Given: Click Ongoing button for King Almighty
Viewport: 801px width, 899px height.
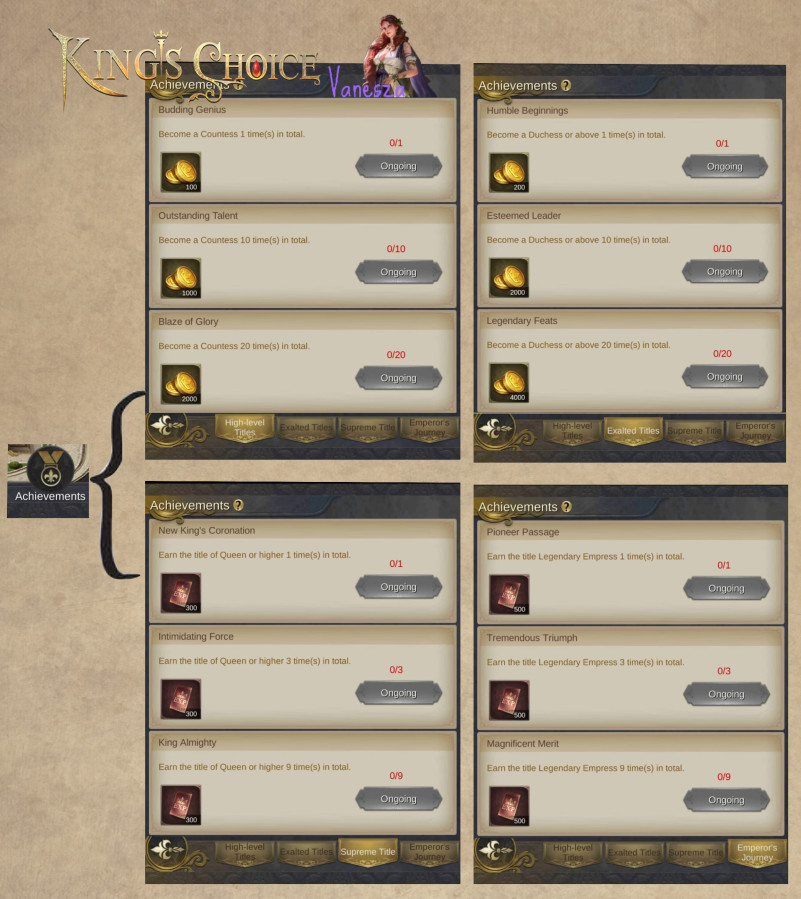Looking at the screenshot, I should coord(398,799).
